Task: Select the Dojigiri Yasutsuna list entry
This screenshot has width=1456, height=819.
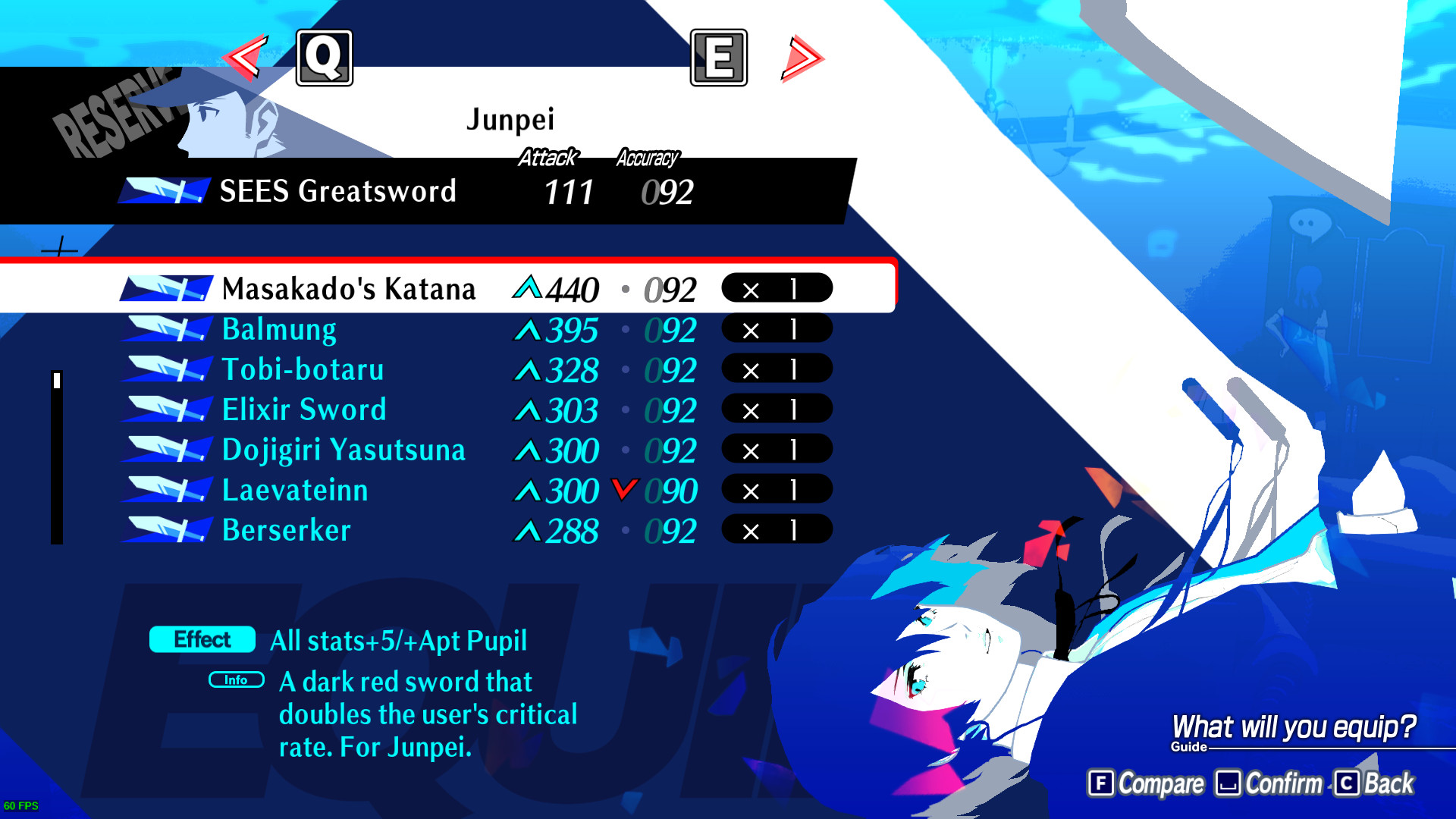Action: [x=343, y=450]
